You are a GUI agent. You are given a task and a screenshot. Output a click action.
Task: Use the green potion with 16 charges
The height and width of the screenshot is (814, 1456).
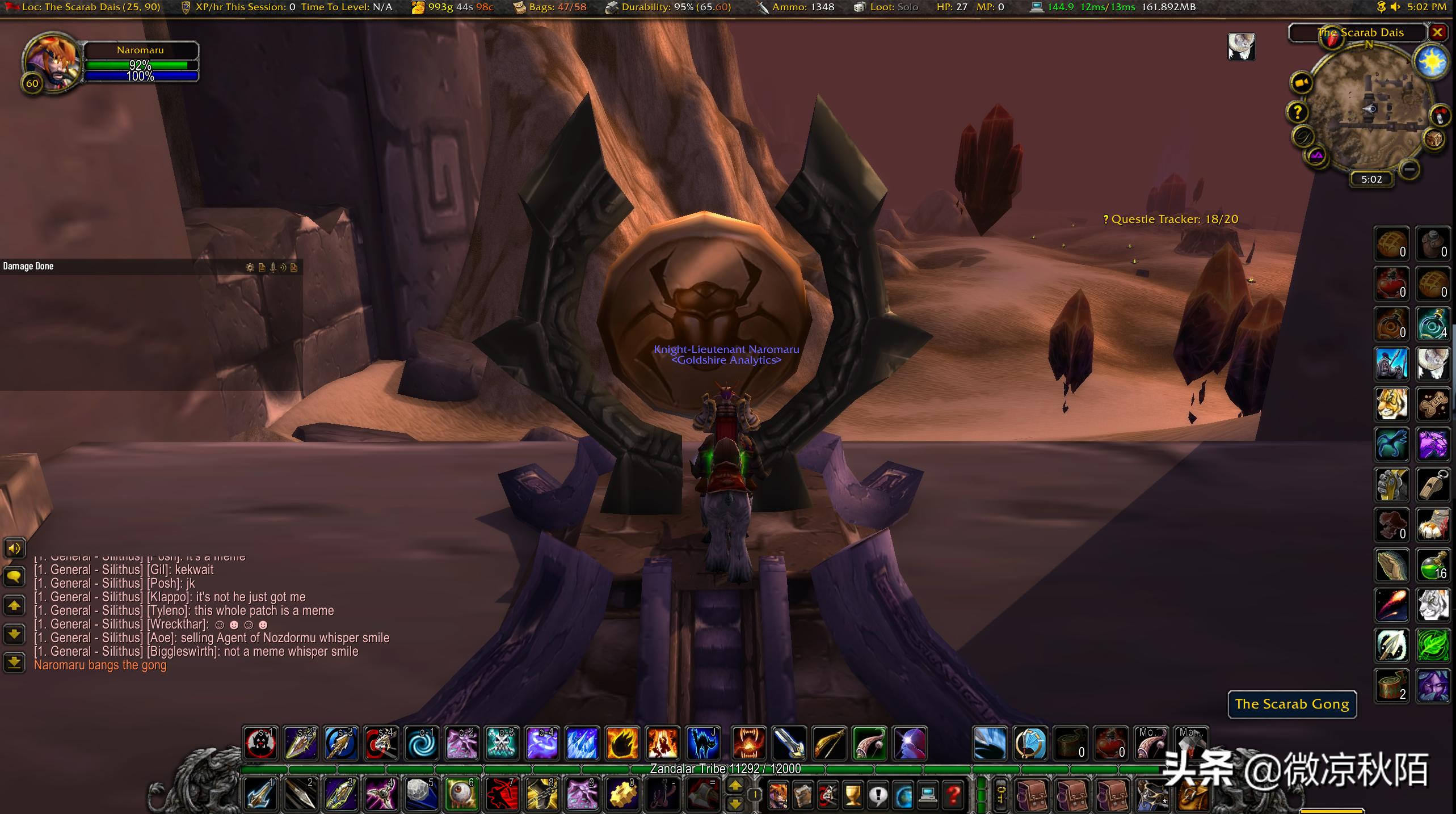[1433, 566]
